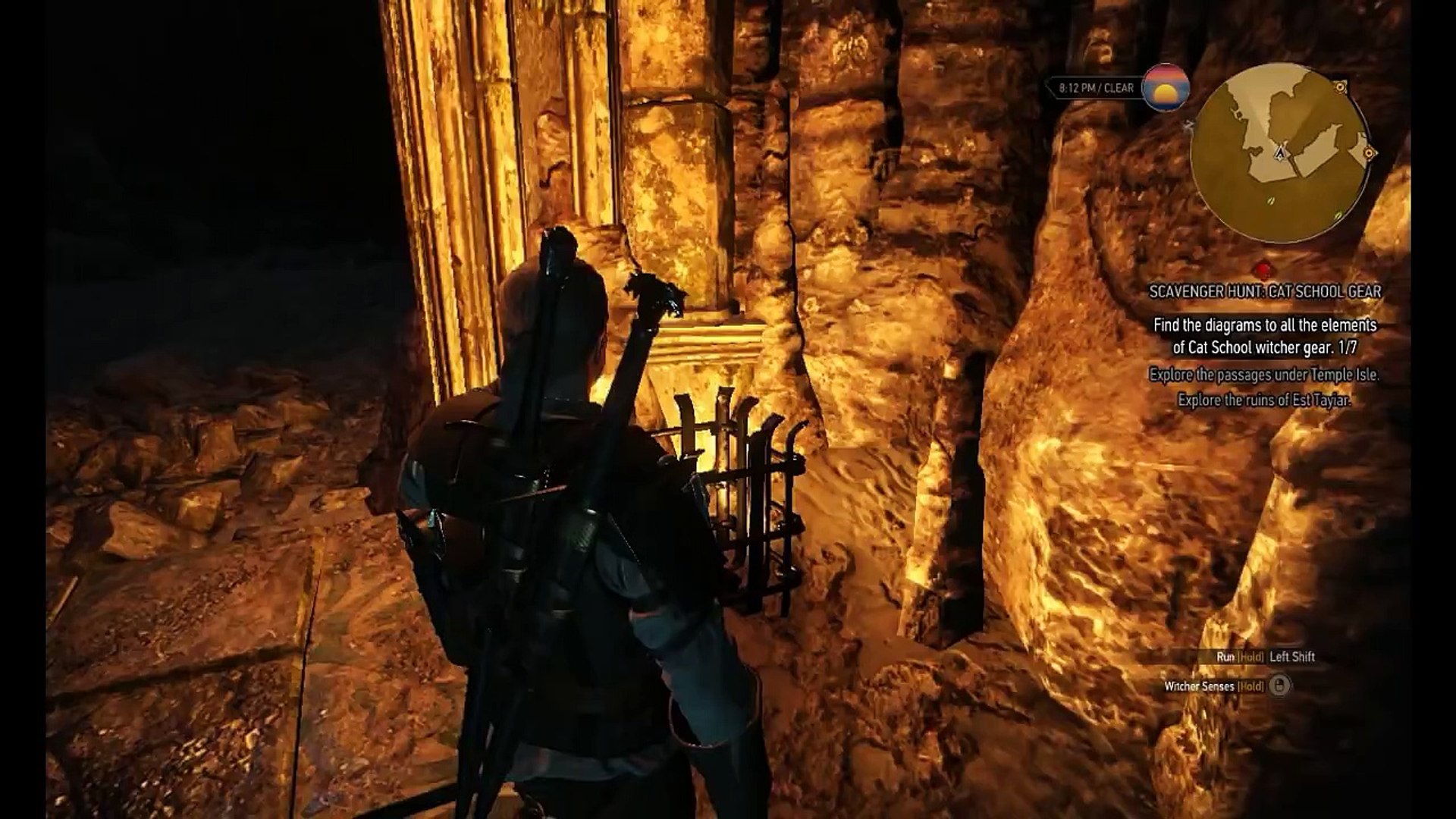The width and height of the screenshot is (1456, 819).
Task: Select the Scavenger Hunt: Cat School Gear quest title
Action: [1264, 291]
